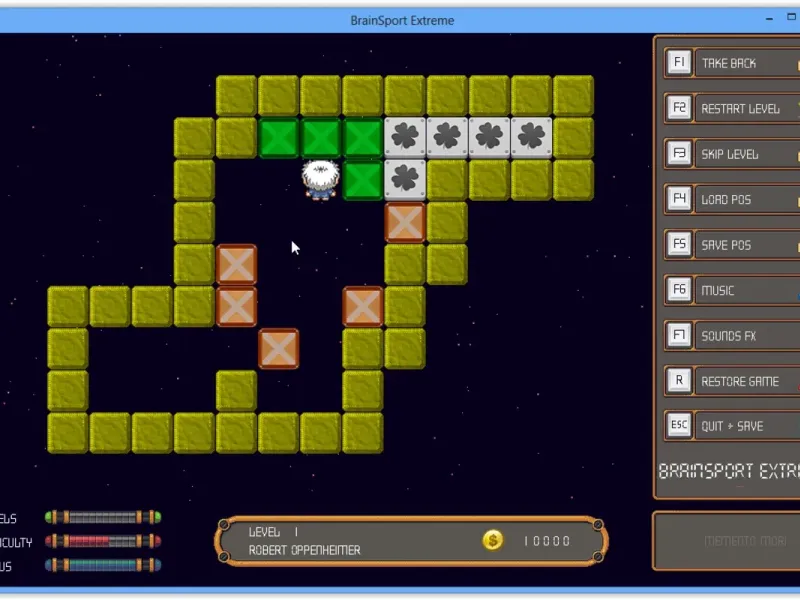Select the Skip Level option
800x600 pixels.
tap(730, 154)
